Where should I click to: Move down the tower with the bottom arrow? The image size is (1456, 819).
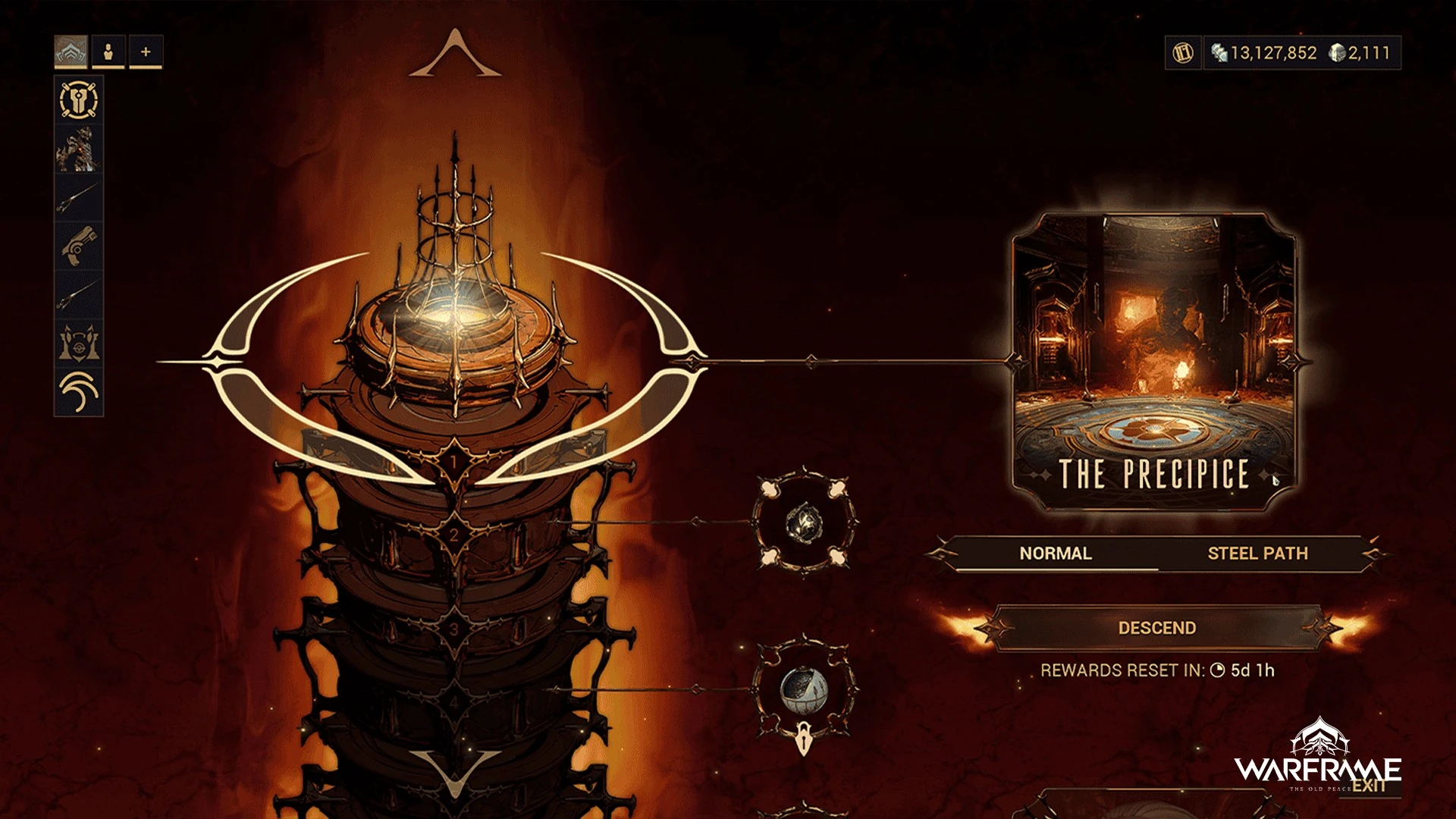pyautogui.click(x=455, y=773)
